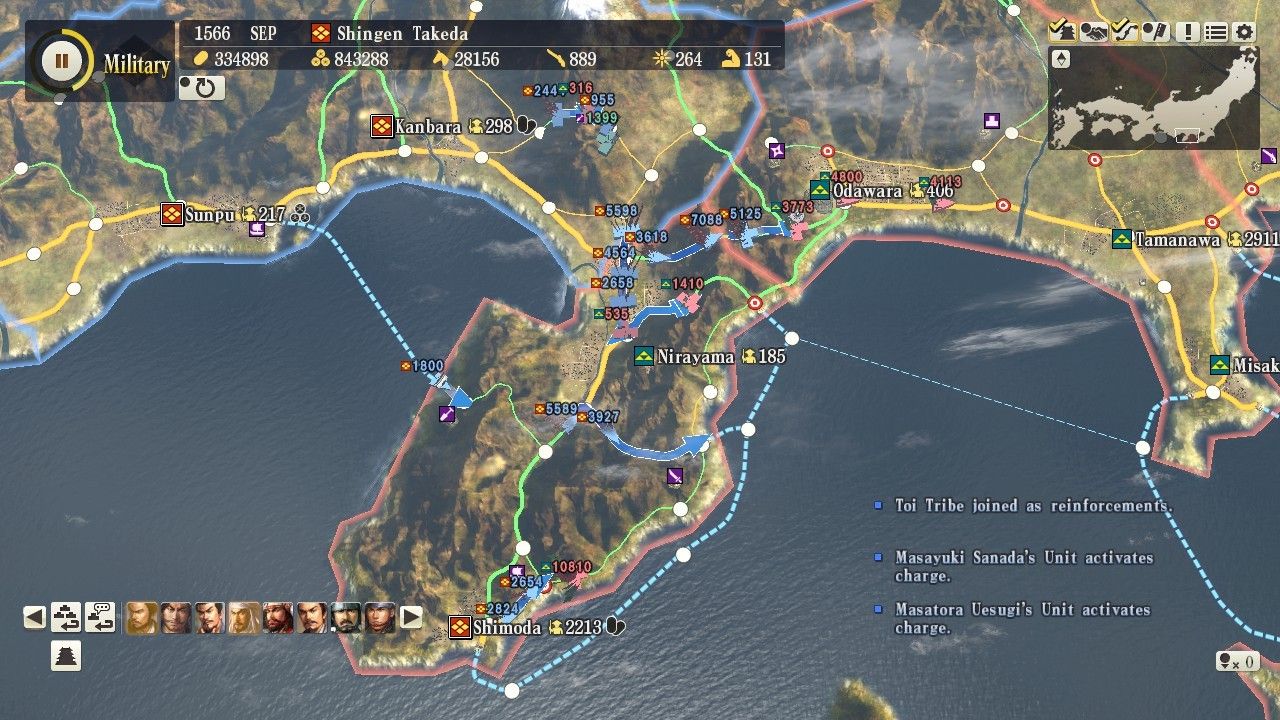Screen dimensions: 1280x720
Task: Select the Shimoda castle label
Action: (x=506, y=627)
